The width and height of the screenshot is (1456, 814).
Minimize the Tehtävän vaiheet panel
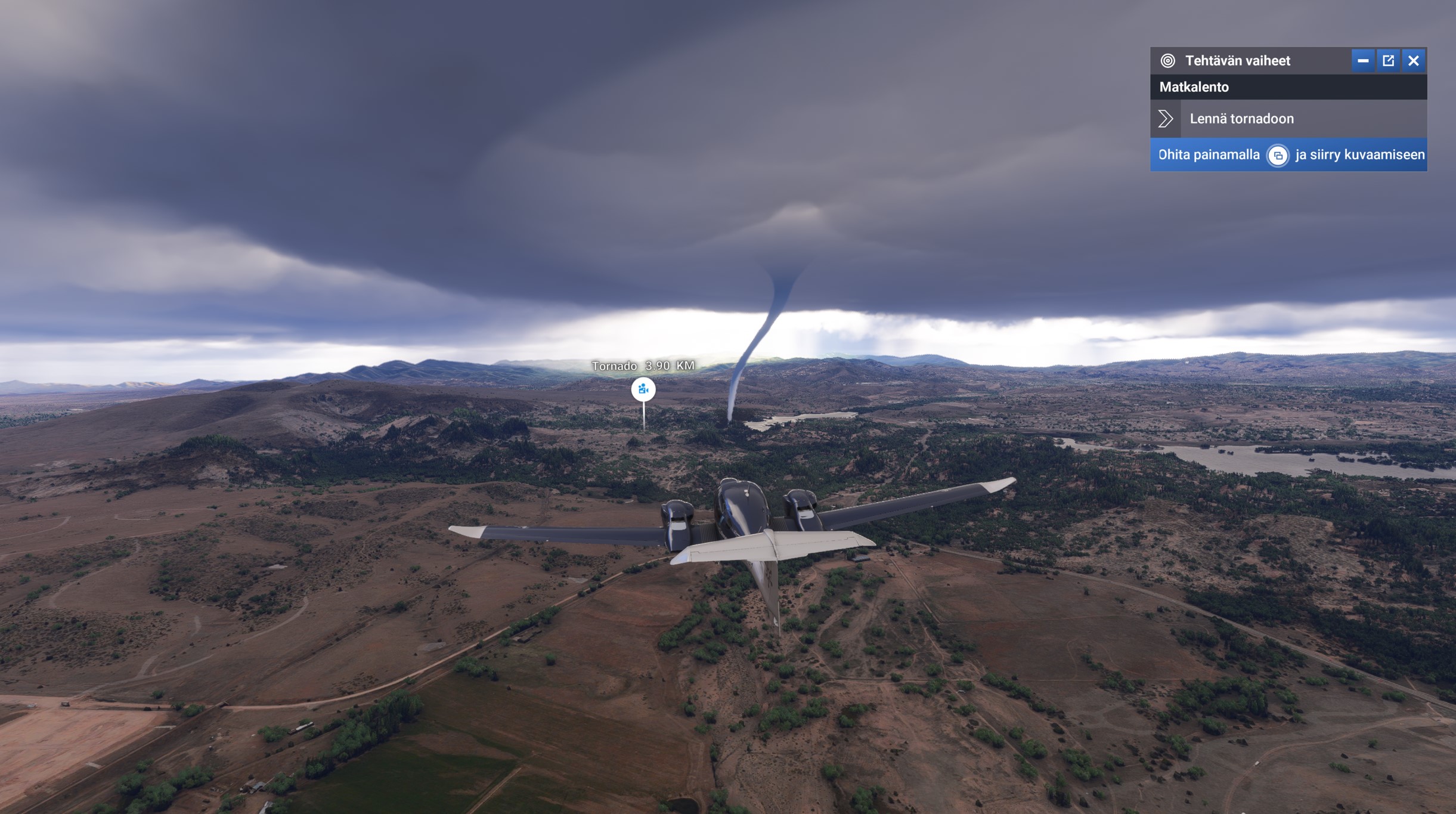1362,61
